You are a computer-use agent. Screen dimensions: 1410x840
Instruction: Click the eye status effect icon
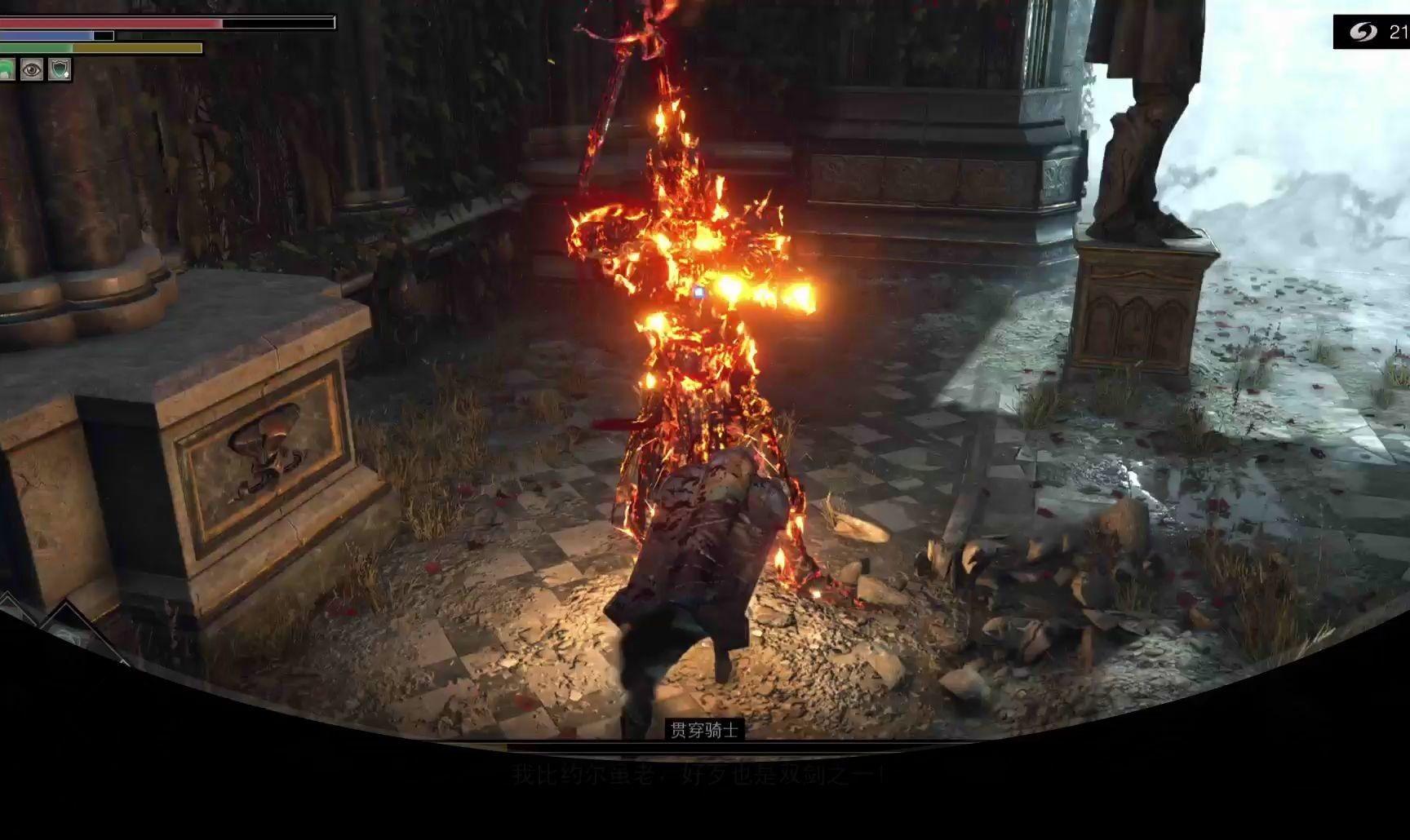[32, 70]
